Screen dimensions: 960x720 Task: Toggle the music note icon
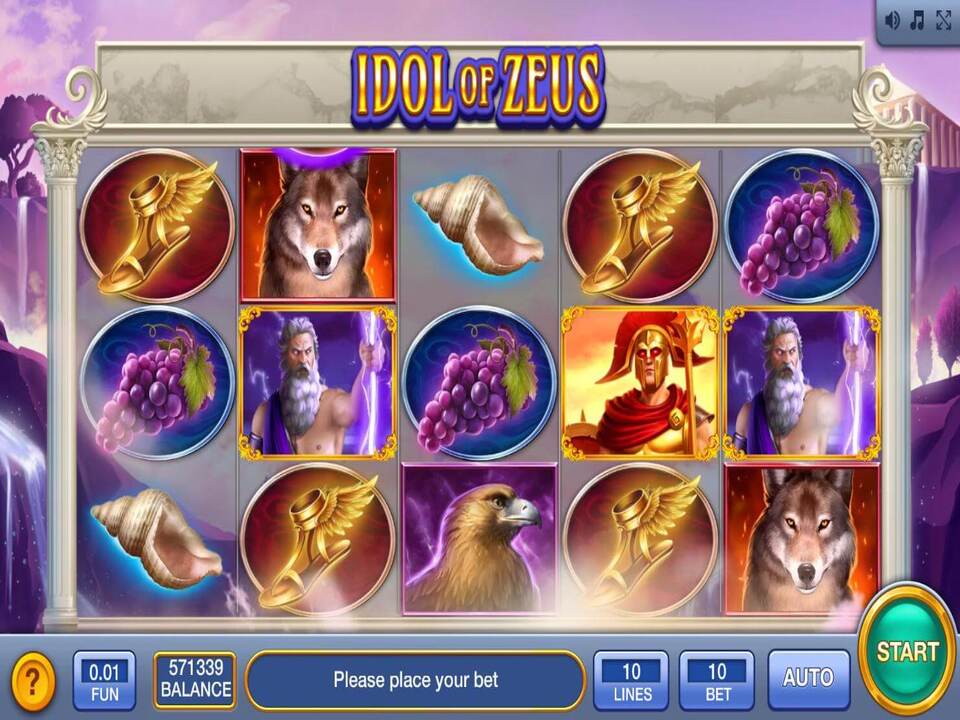tap(917, 20)
